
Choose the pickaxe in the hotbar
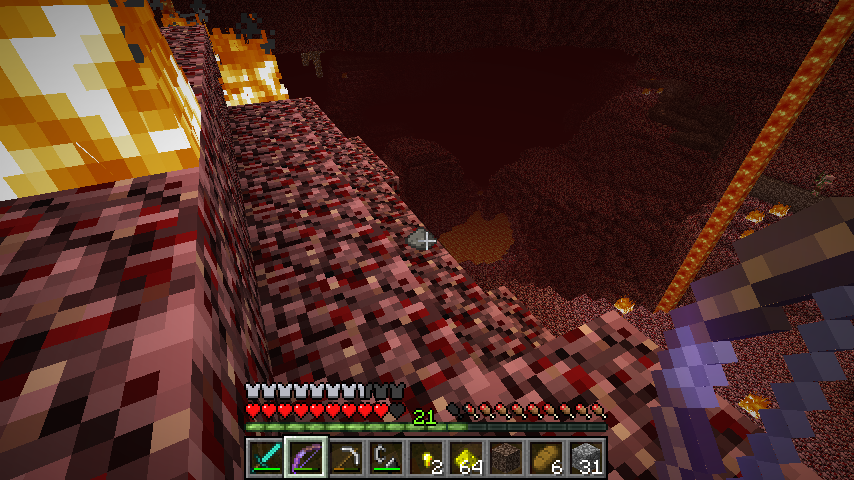345,458
